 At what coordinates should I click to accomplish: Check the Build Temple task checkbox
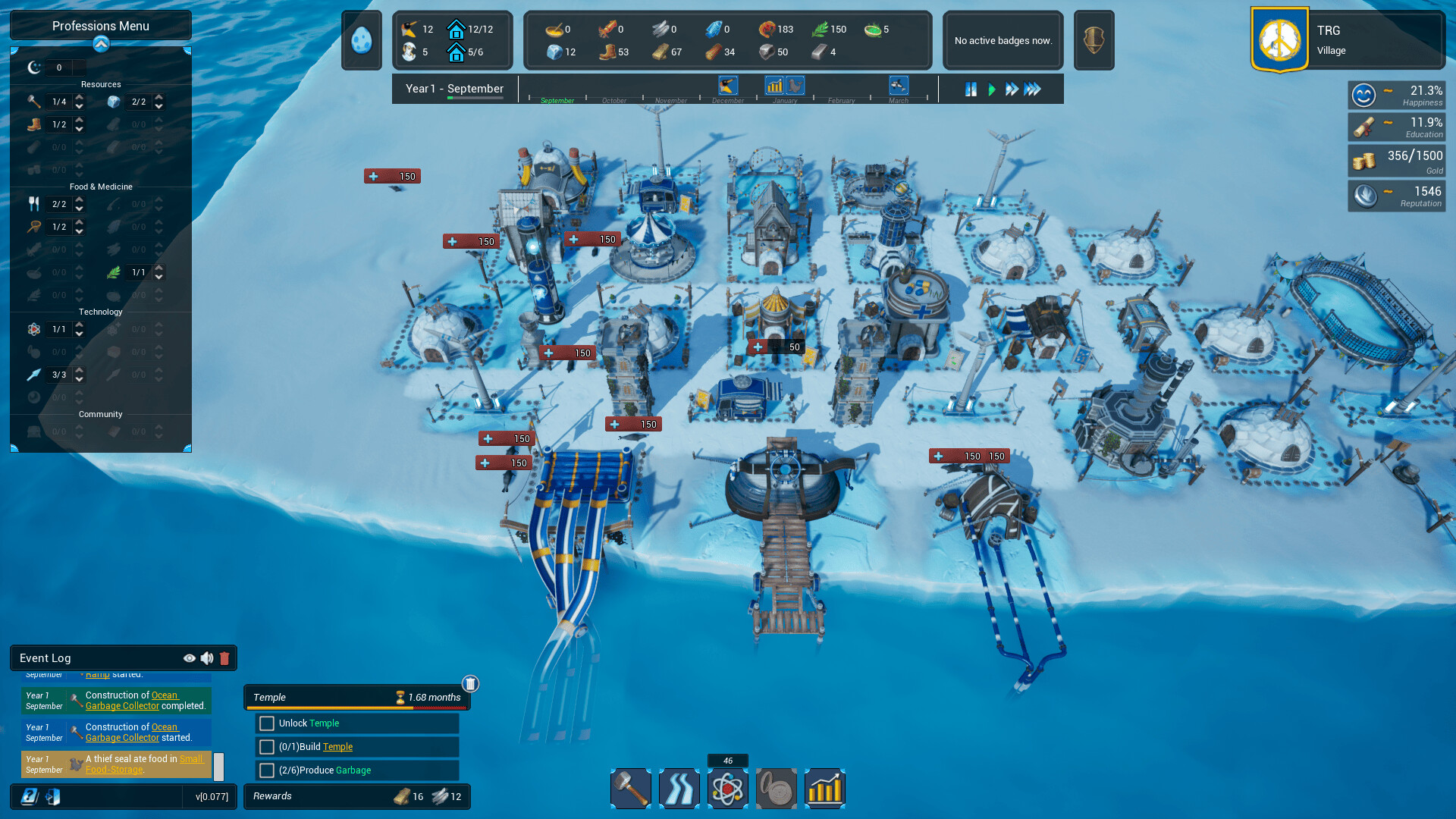pyautogui.click(x=267, y=747)
